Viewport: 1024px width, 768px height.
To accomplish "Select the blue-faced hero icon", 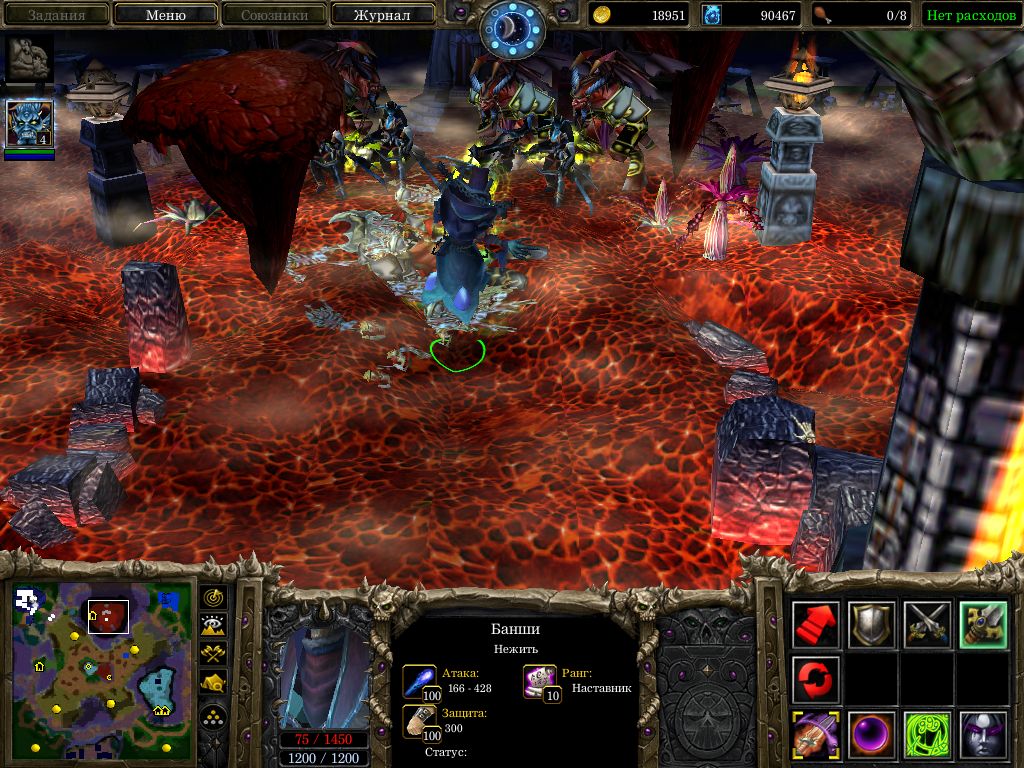I will click(x=29, y=125).
